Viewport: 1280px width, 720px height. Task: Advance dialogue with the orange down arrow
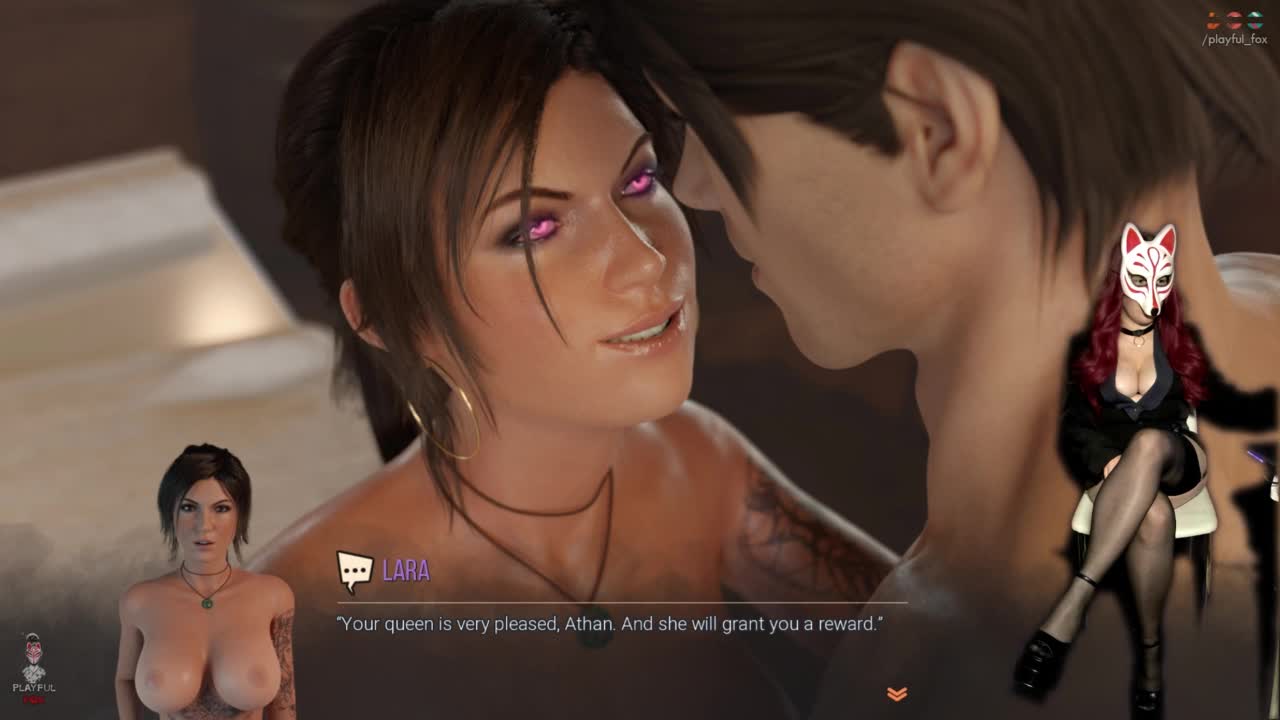point(897,694)
